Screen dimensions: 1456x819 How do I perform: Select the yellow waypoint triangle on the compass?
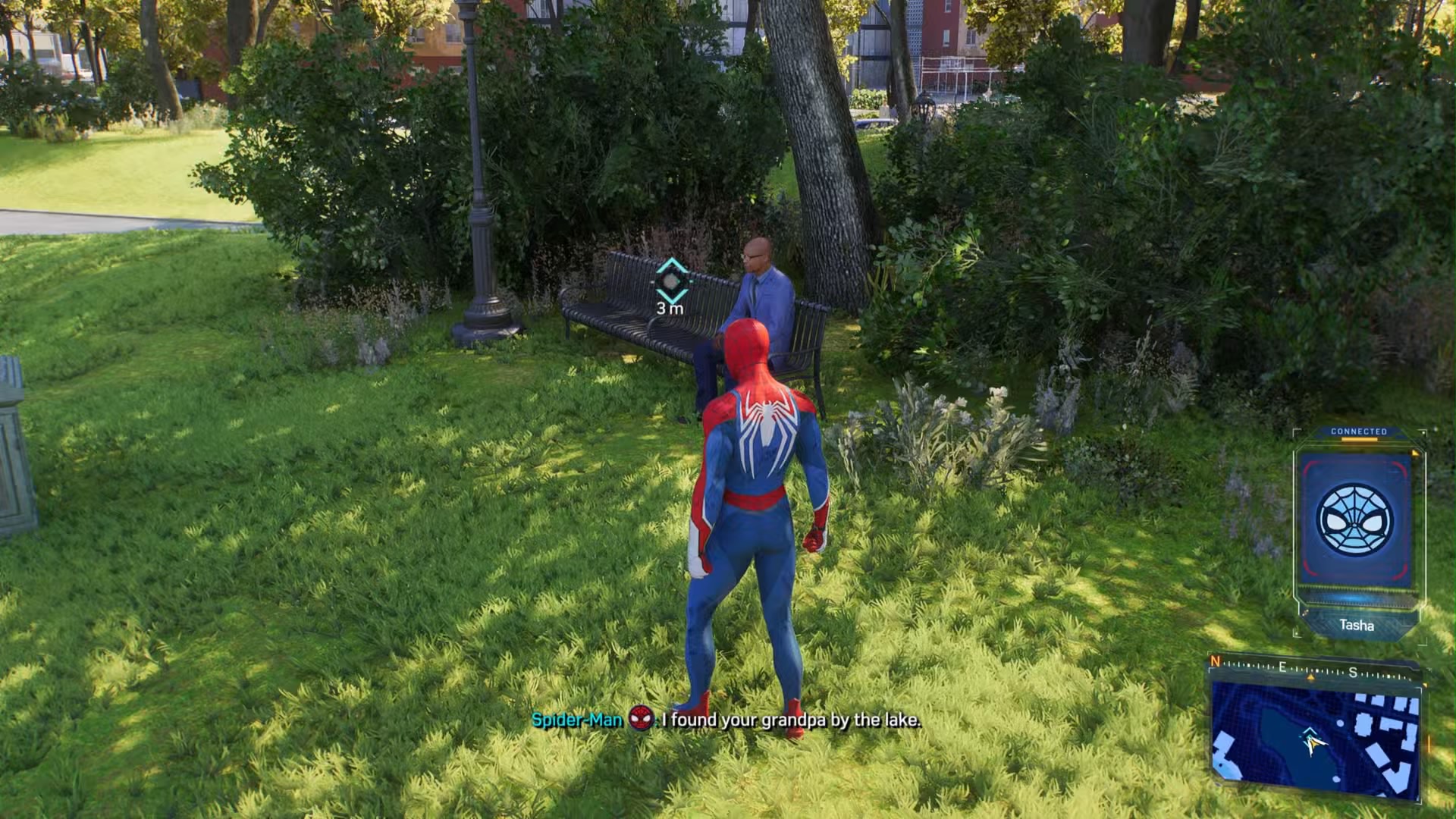(x=1310, y=678)
